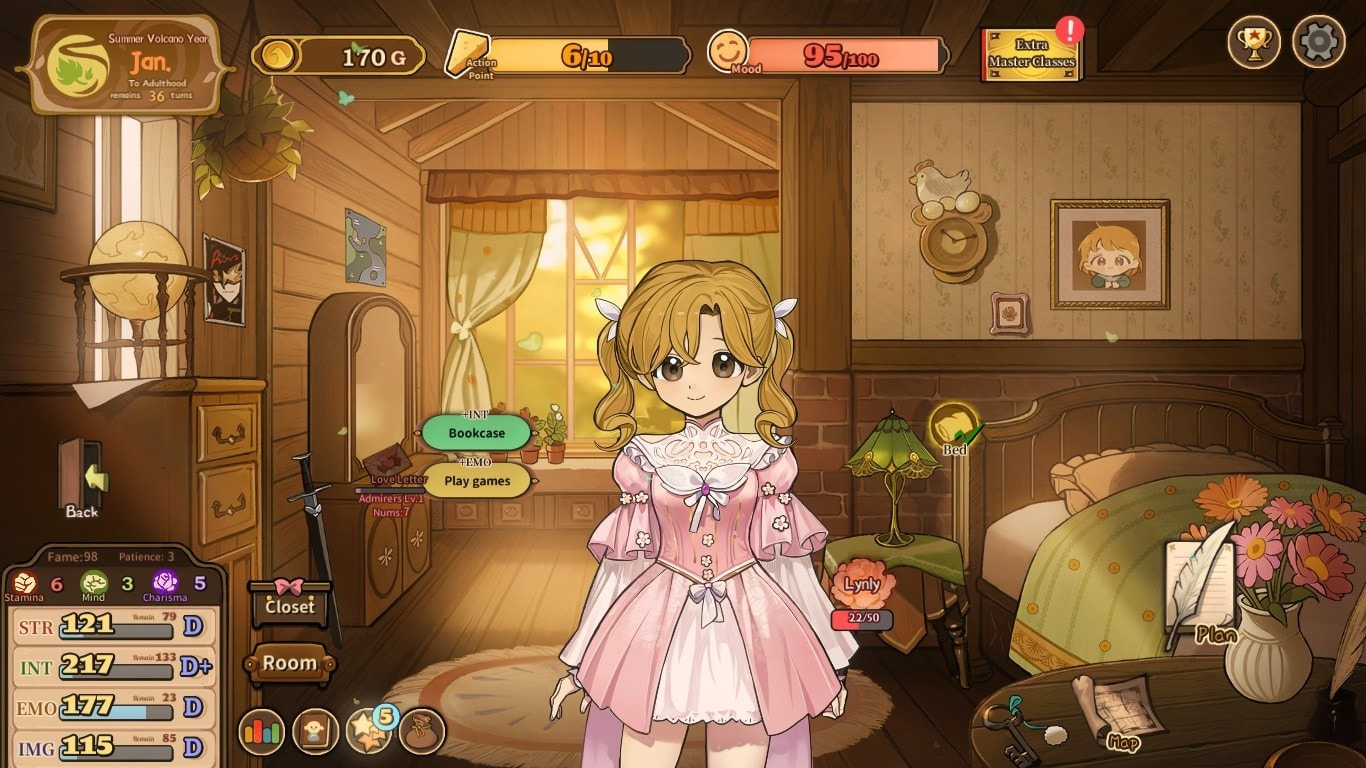Open the Love Letter admirers item

[390, 468]
